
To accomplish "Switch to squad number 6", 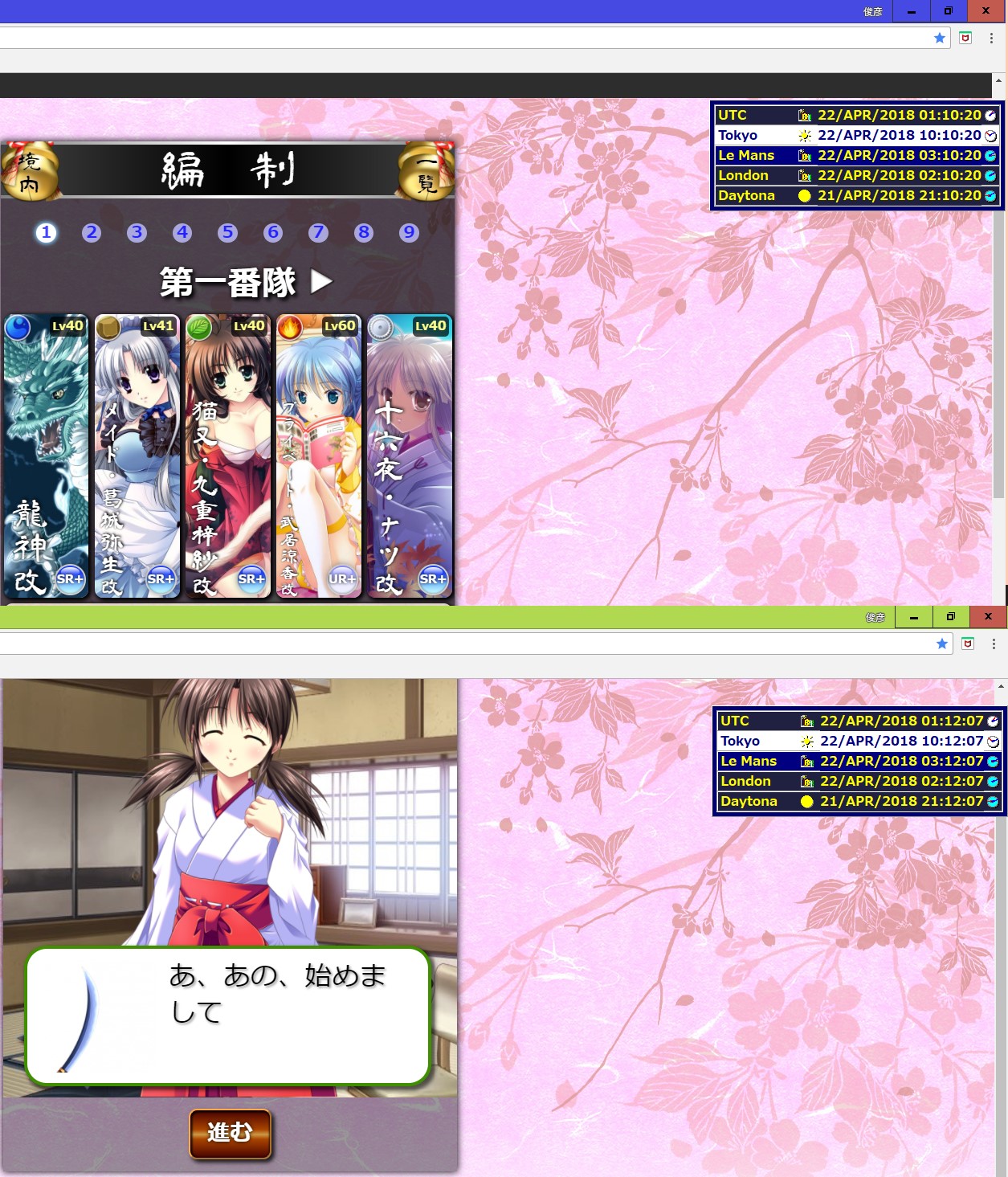I will coord(273,233).
